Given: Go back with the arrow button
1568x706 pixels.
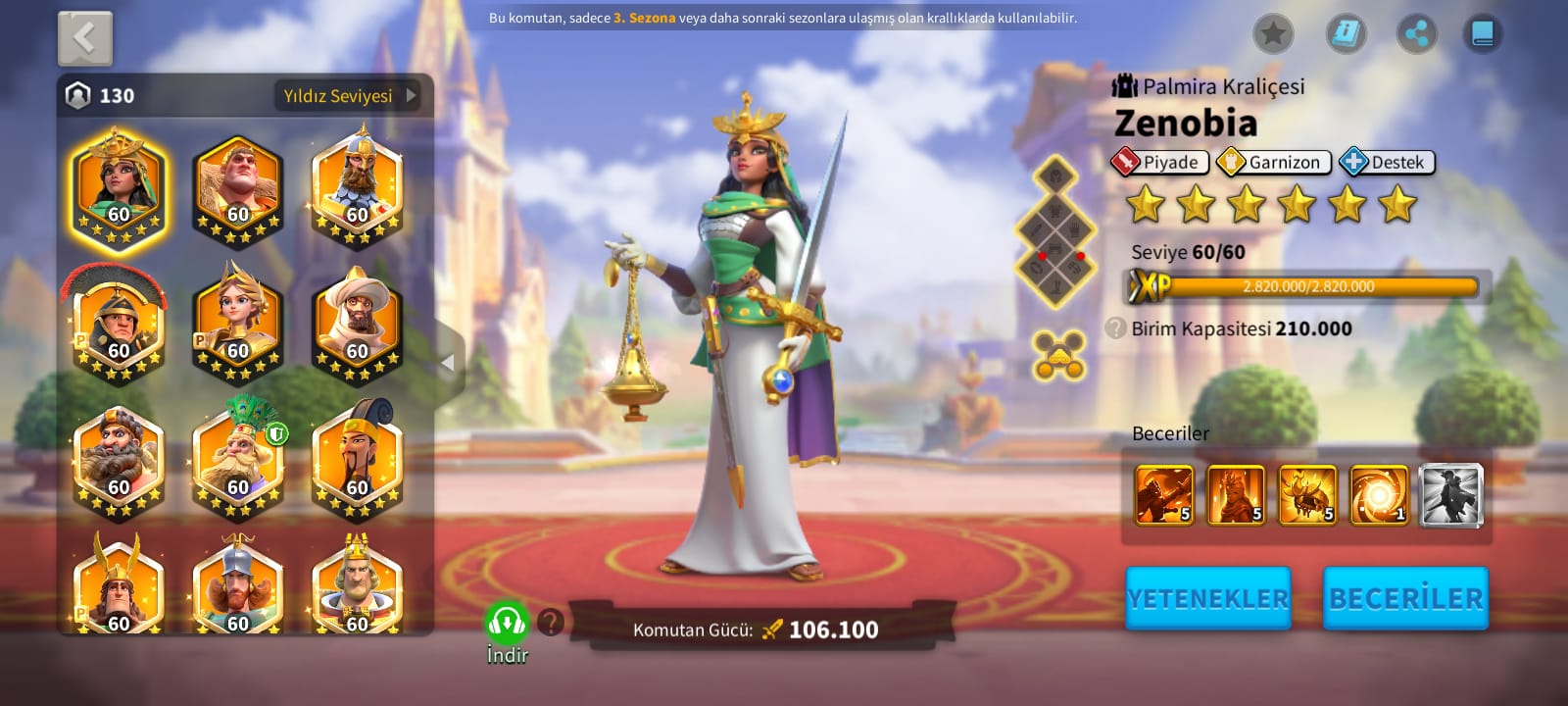Looking at the screenshot, I should (85, 39).
